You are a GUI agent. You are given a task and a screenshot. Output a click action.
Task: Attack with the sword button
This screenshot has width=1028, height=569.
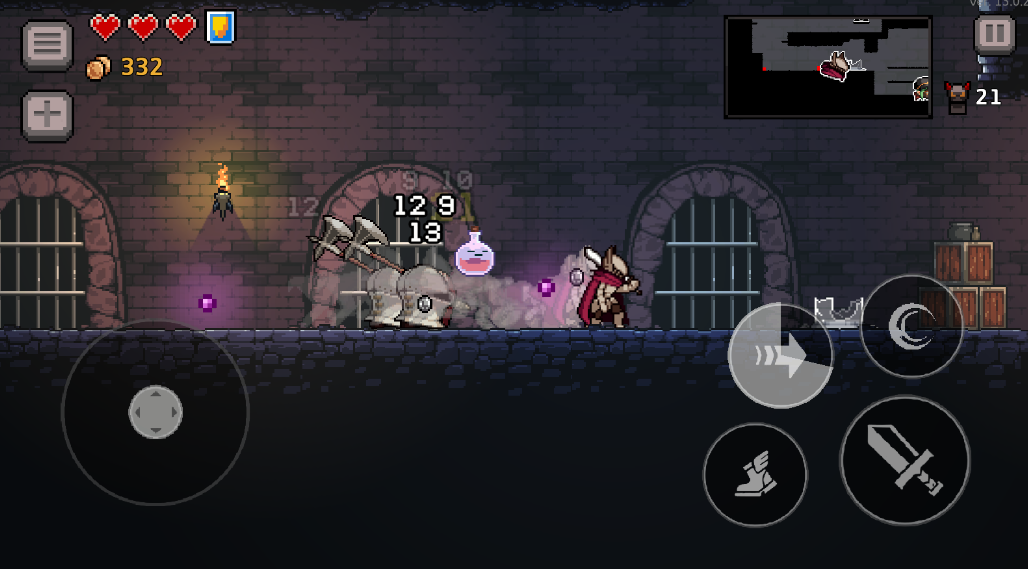pyautogui.click(x=904, y=460)
